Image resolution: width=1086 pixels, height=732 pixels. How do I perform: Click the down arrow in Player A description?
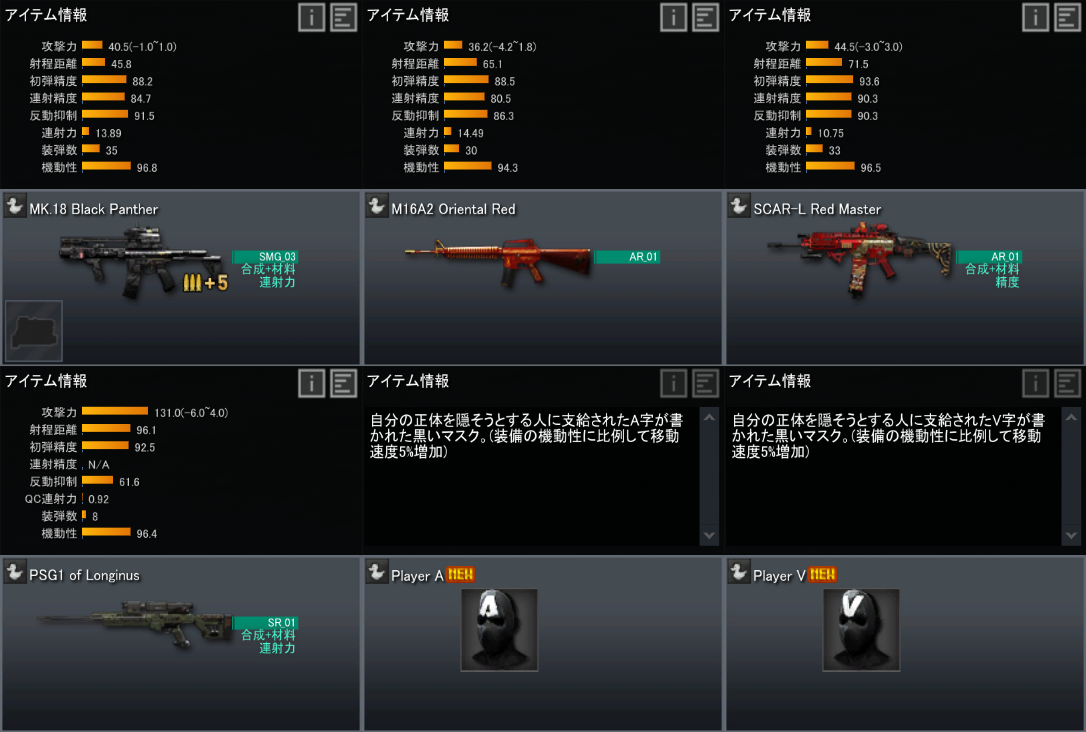pyautogui.click(x=710, y=536)
